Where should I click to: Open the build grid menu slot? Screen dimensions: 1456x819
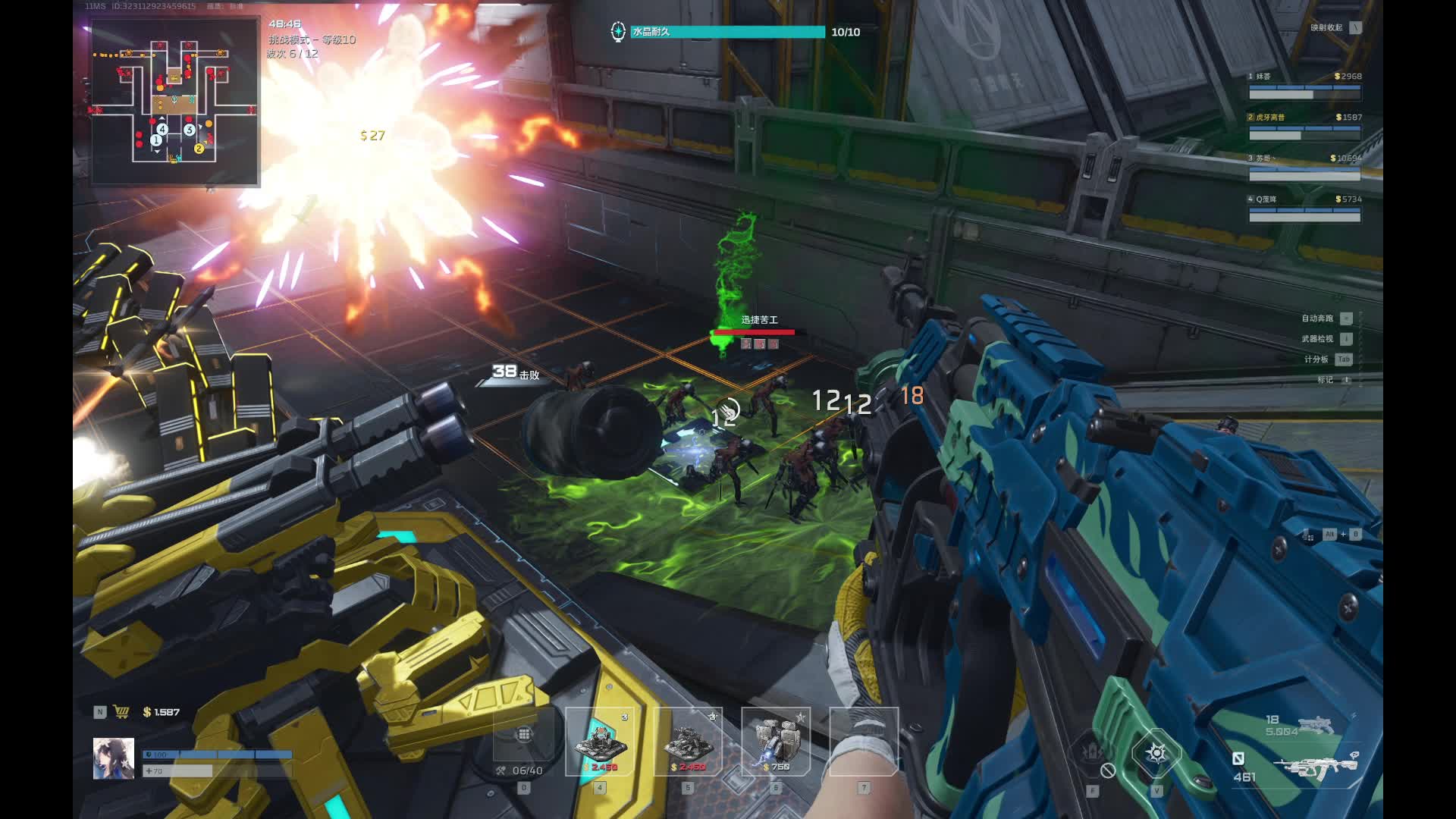click(x=524, y=735)
